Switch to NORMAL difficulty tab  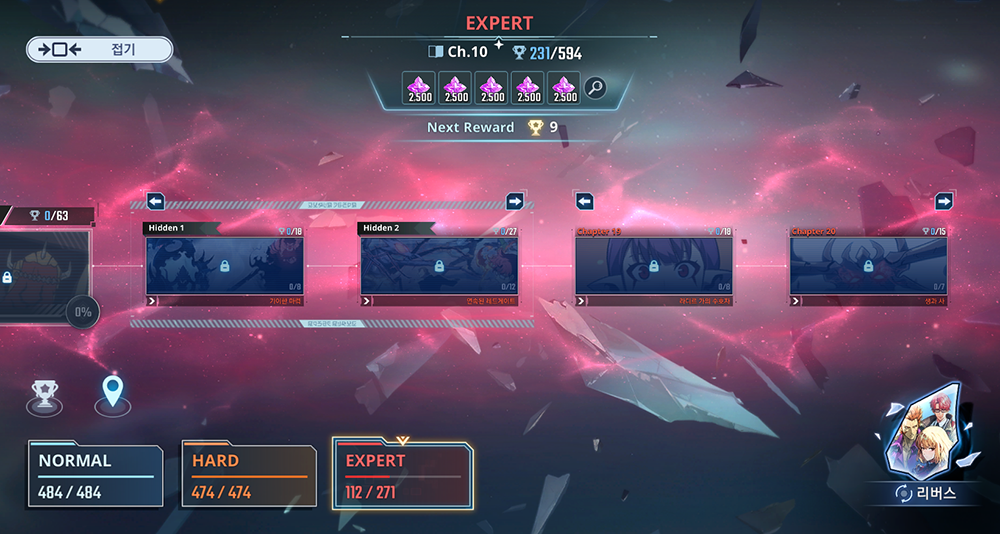click(96, 475)
